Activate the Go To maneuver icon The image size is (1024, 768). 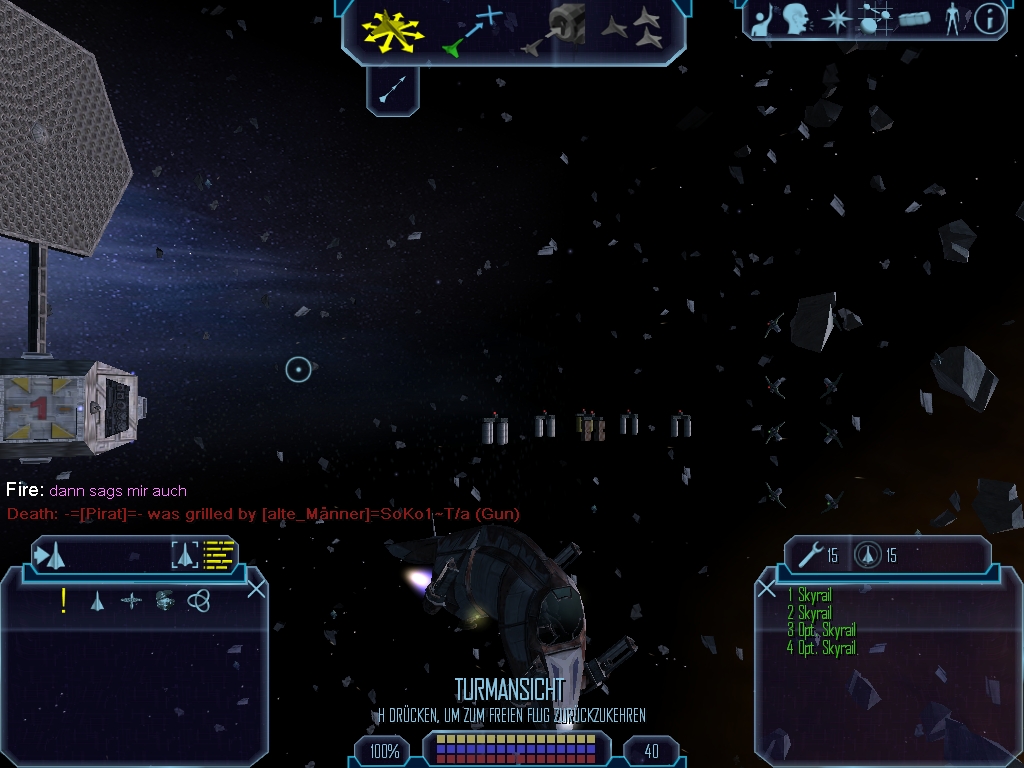472,30
